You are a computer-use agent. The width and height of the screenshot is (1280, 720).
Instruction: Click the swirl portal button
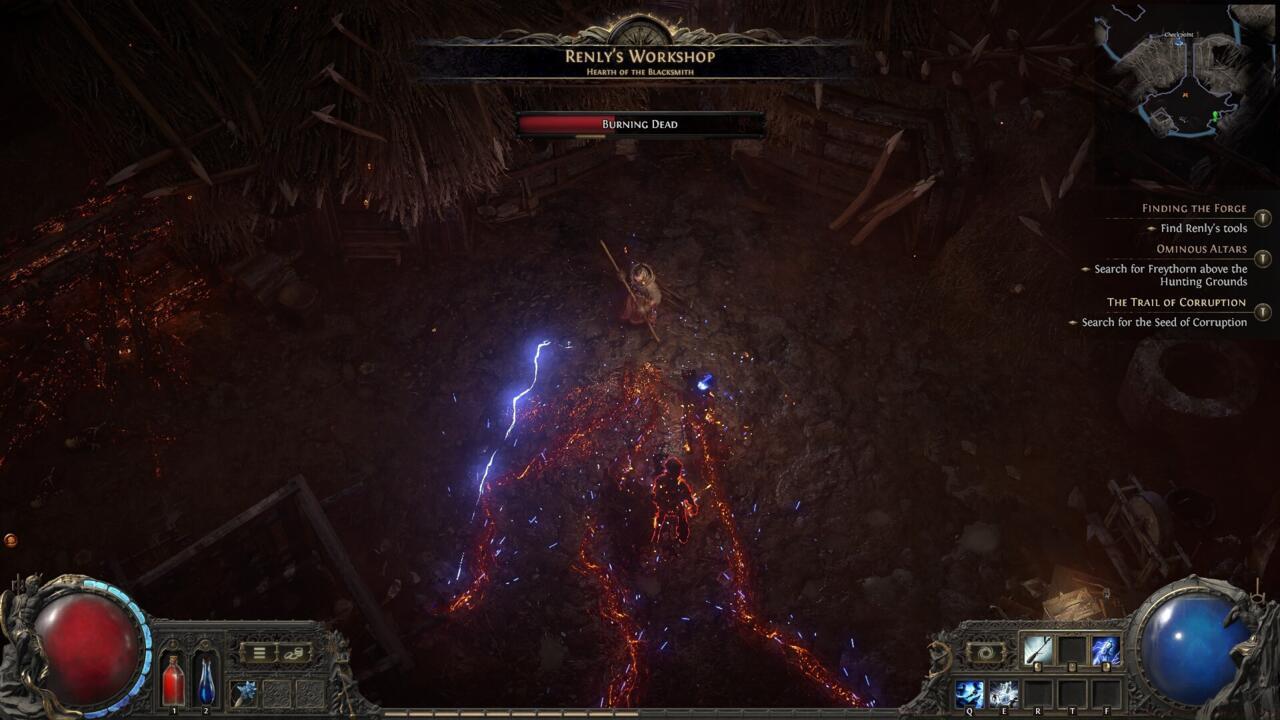pos(985,652)
